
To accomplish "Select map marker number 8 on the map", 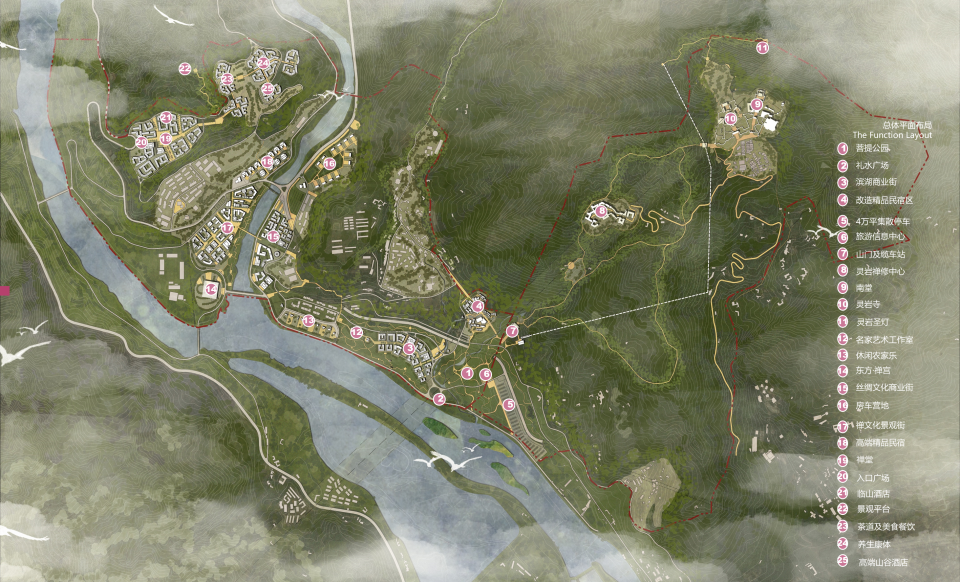I will point(601,211).
